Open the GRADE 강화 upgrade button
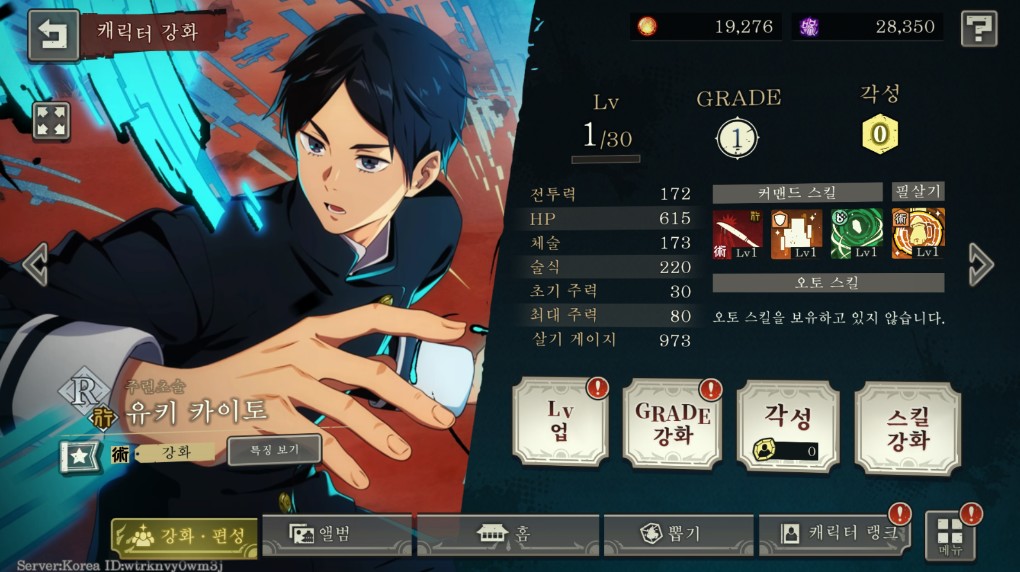Viewport: 1020px width, 572px height. tap(672, 423)
